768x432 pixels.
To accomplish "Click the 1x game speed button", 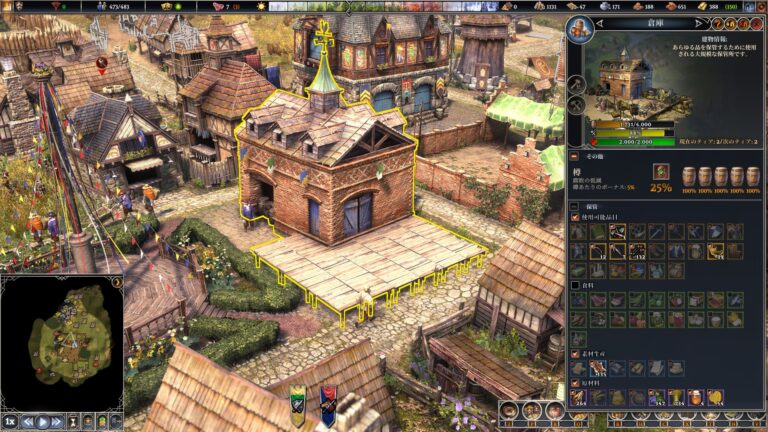I will tap(11, 421).
